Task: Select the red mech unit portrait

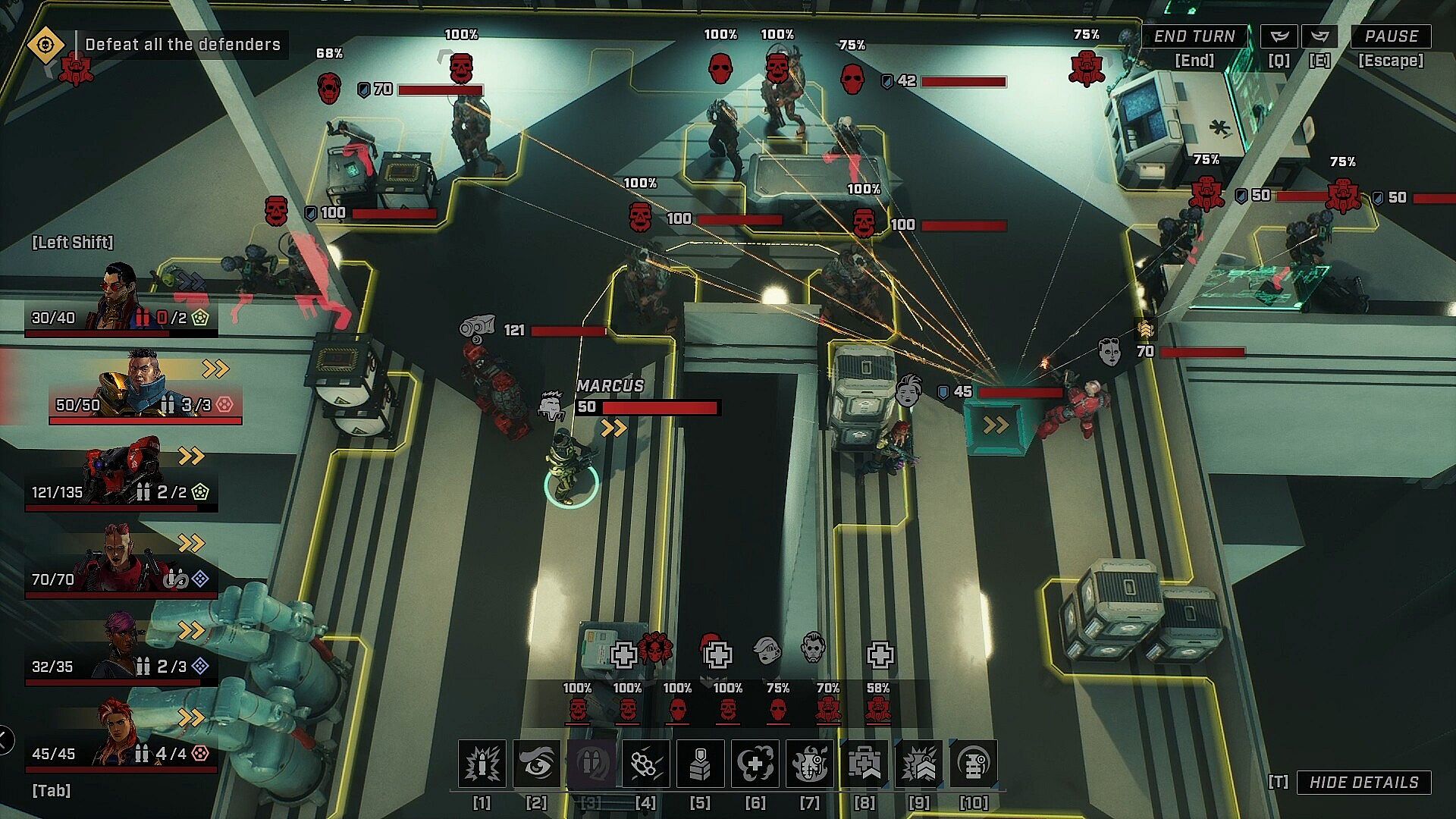Action: pos(121,474)
